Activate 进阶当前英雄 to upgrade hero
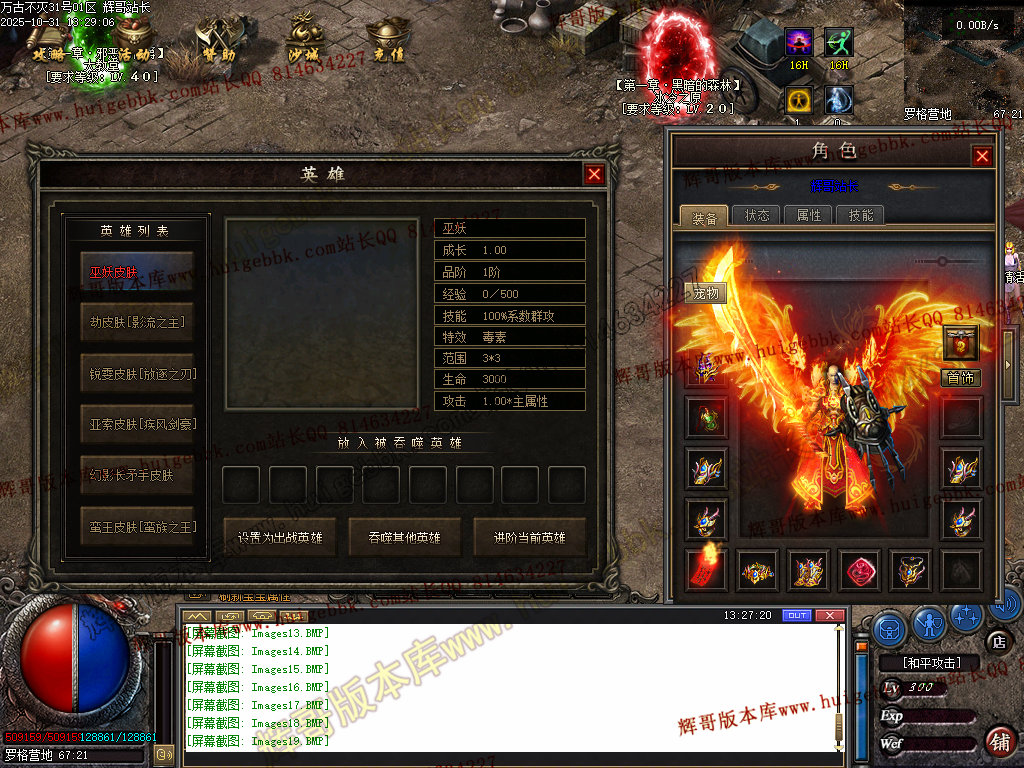 point(530,537)
